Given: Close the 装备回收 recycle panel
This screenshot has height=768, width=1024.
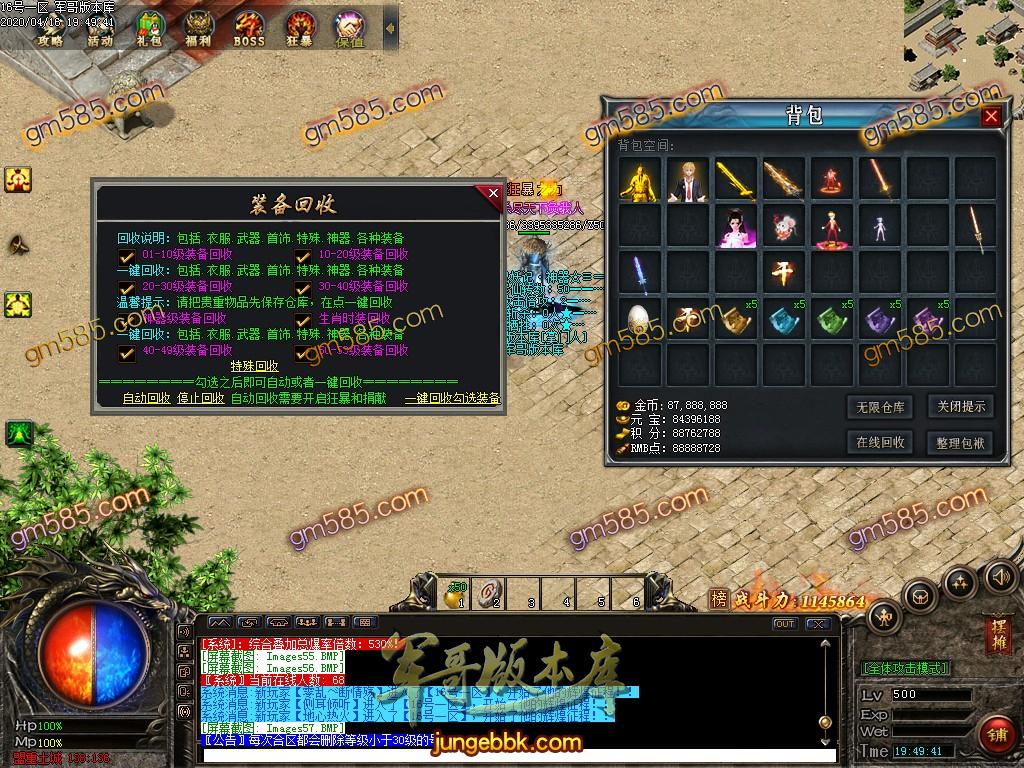Looking at the screenshot, I should click(x=492, y=195).
